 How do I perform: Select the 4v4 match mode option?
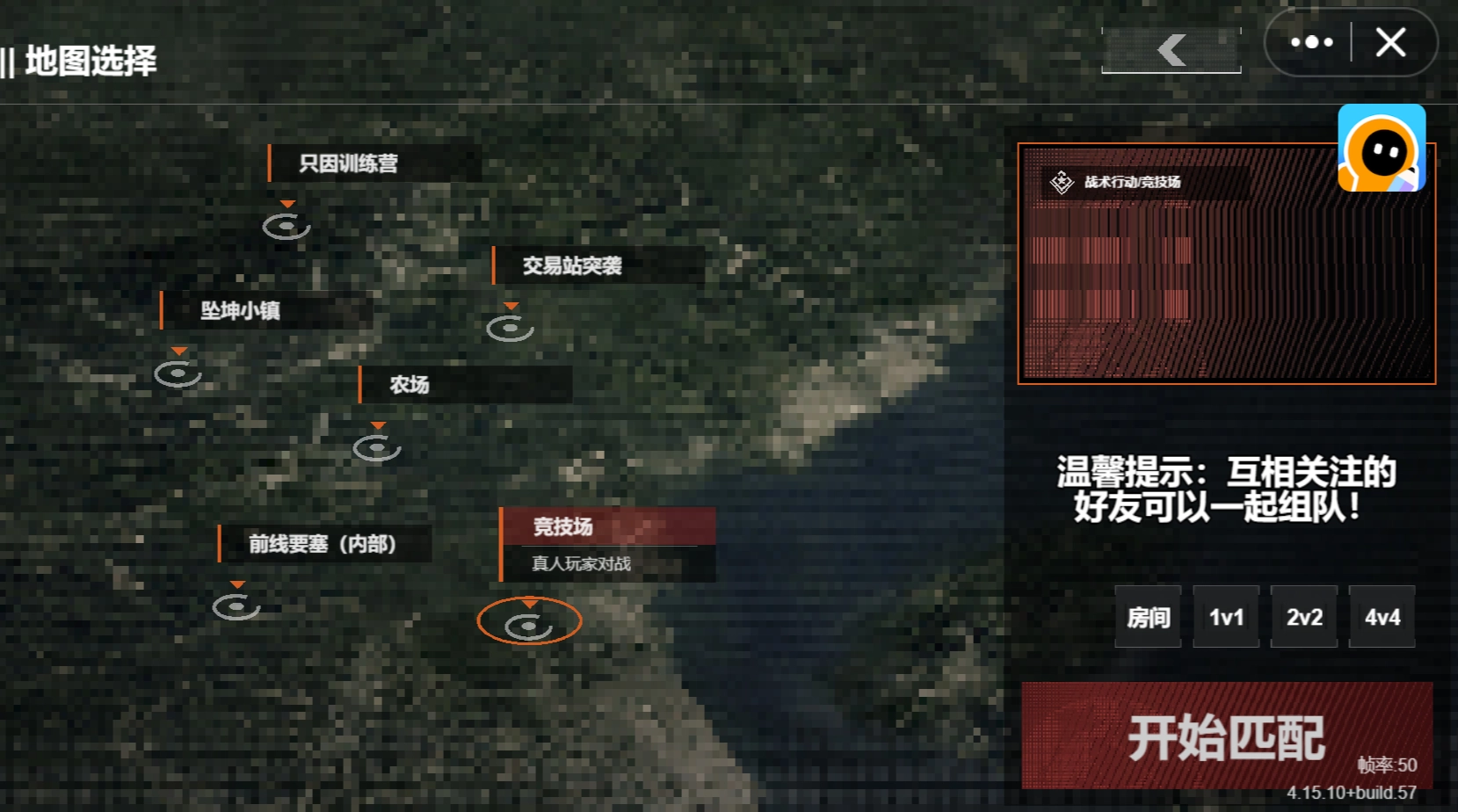tap(1382, 617)
